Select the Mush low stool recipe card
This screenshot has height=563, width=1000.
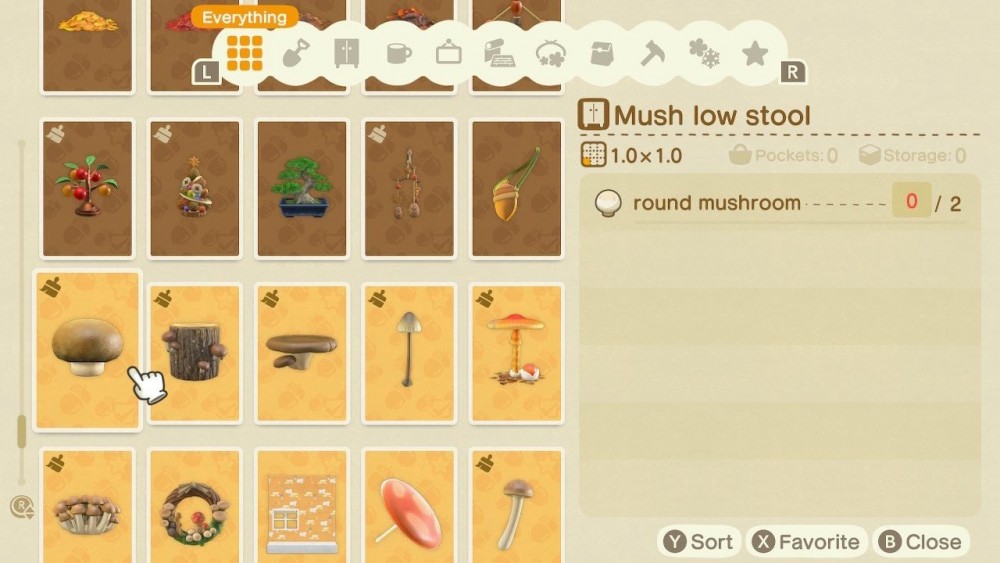click(87, 350)
